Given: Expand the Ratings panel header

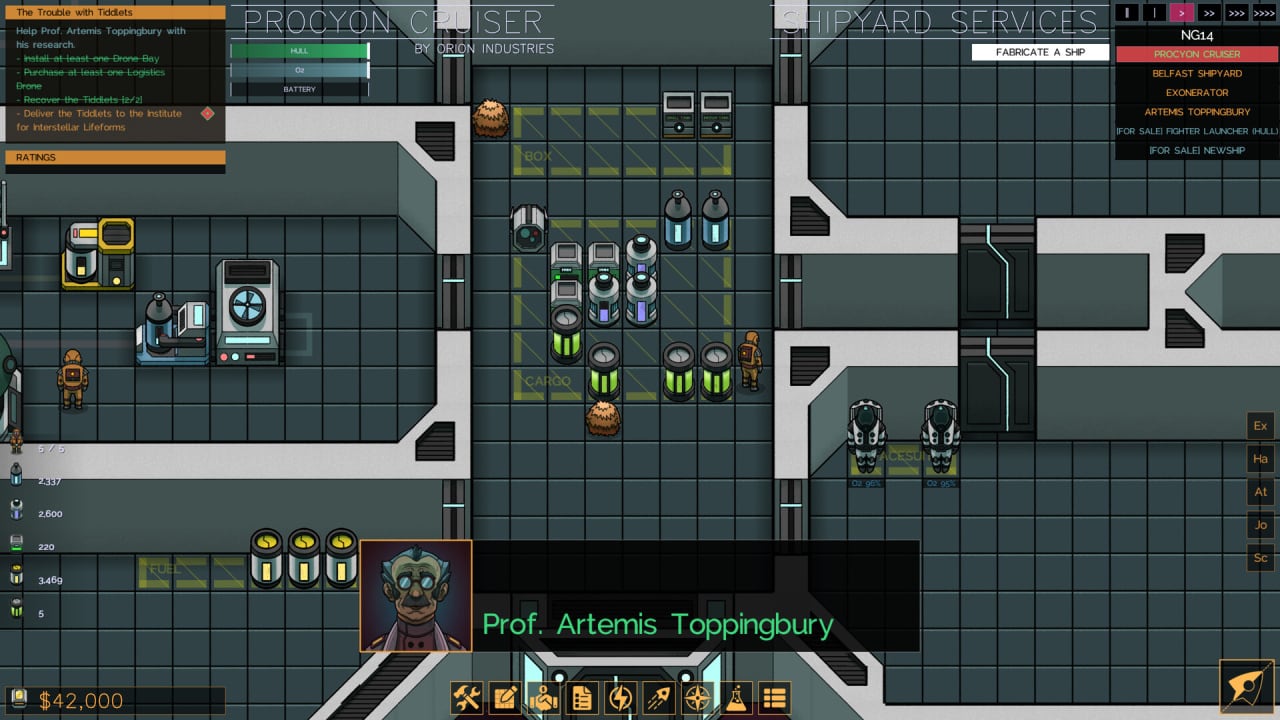Looking at the screenshot, I should [x=115, y=157].
